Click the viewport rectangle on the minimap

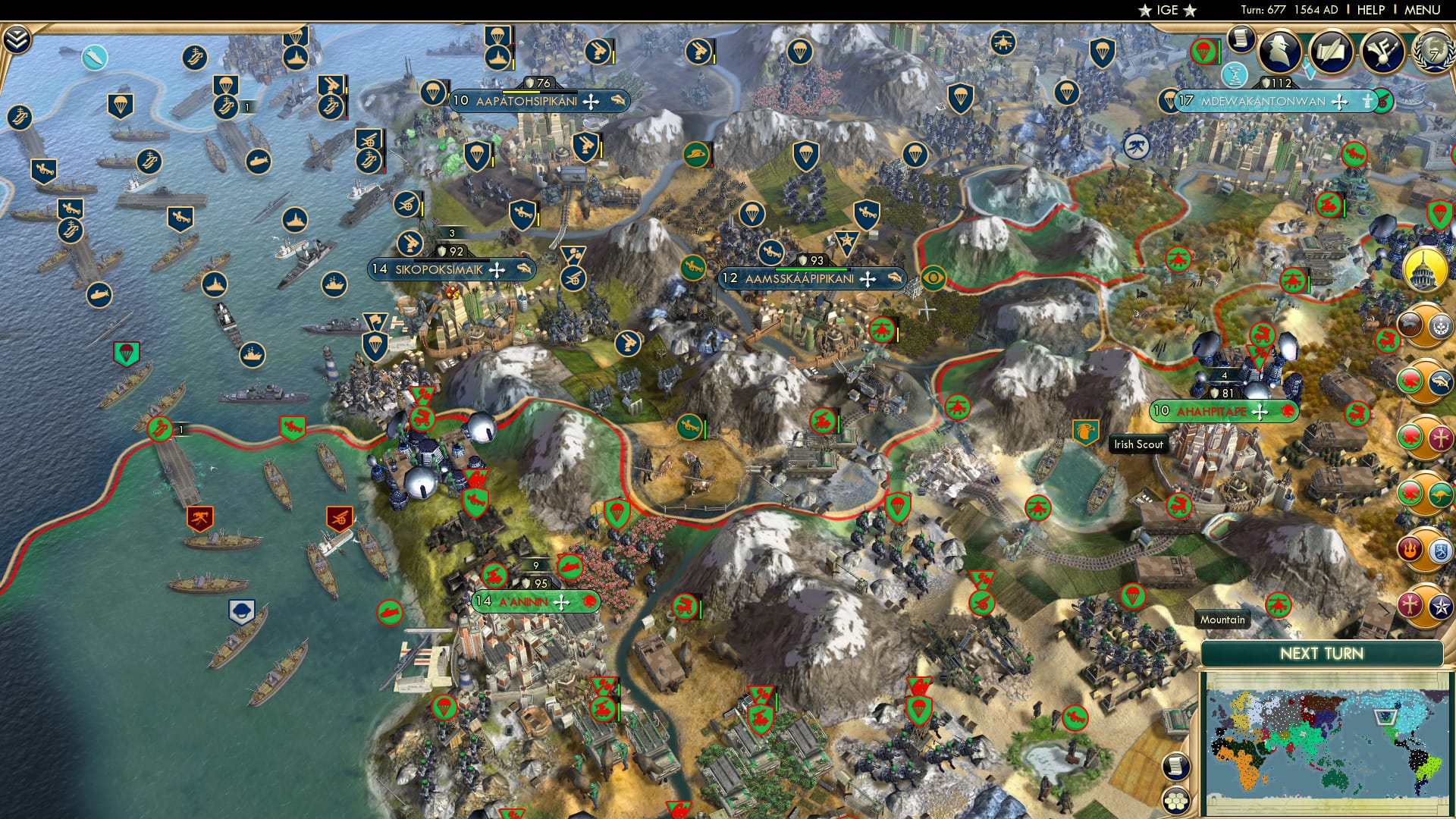(x=1385, y=717)
